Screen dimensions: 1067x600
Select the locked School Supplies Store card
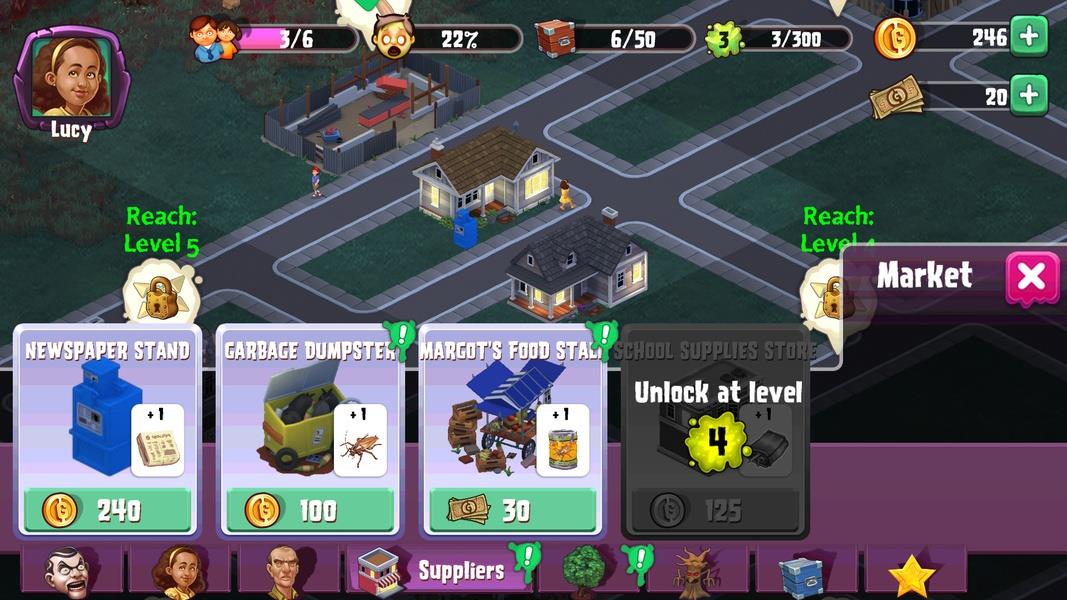(x=716, y=432)
